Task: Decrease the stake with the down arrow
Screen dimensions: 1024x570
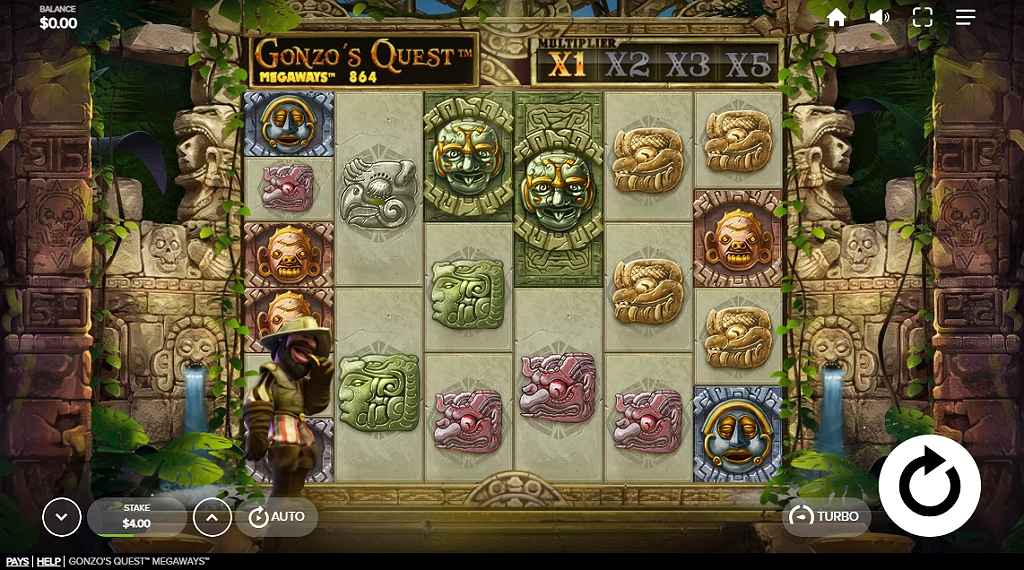Action: pos(62,517)
